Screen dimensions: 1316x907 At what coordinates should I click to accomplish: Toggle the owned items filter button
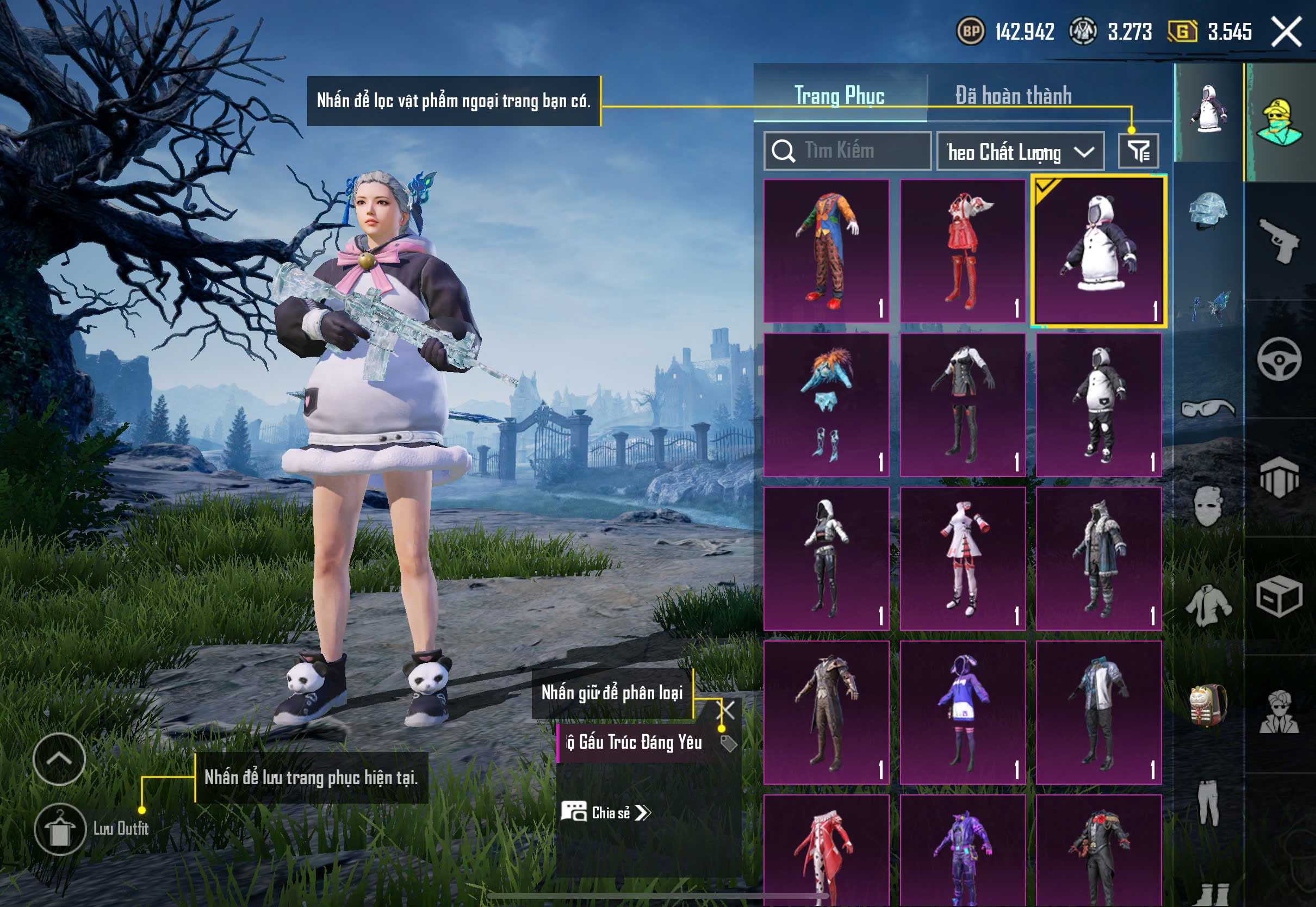(x=1138, y=151)
